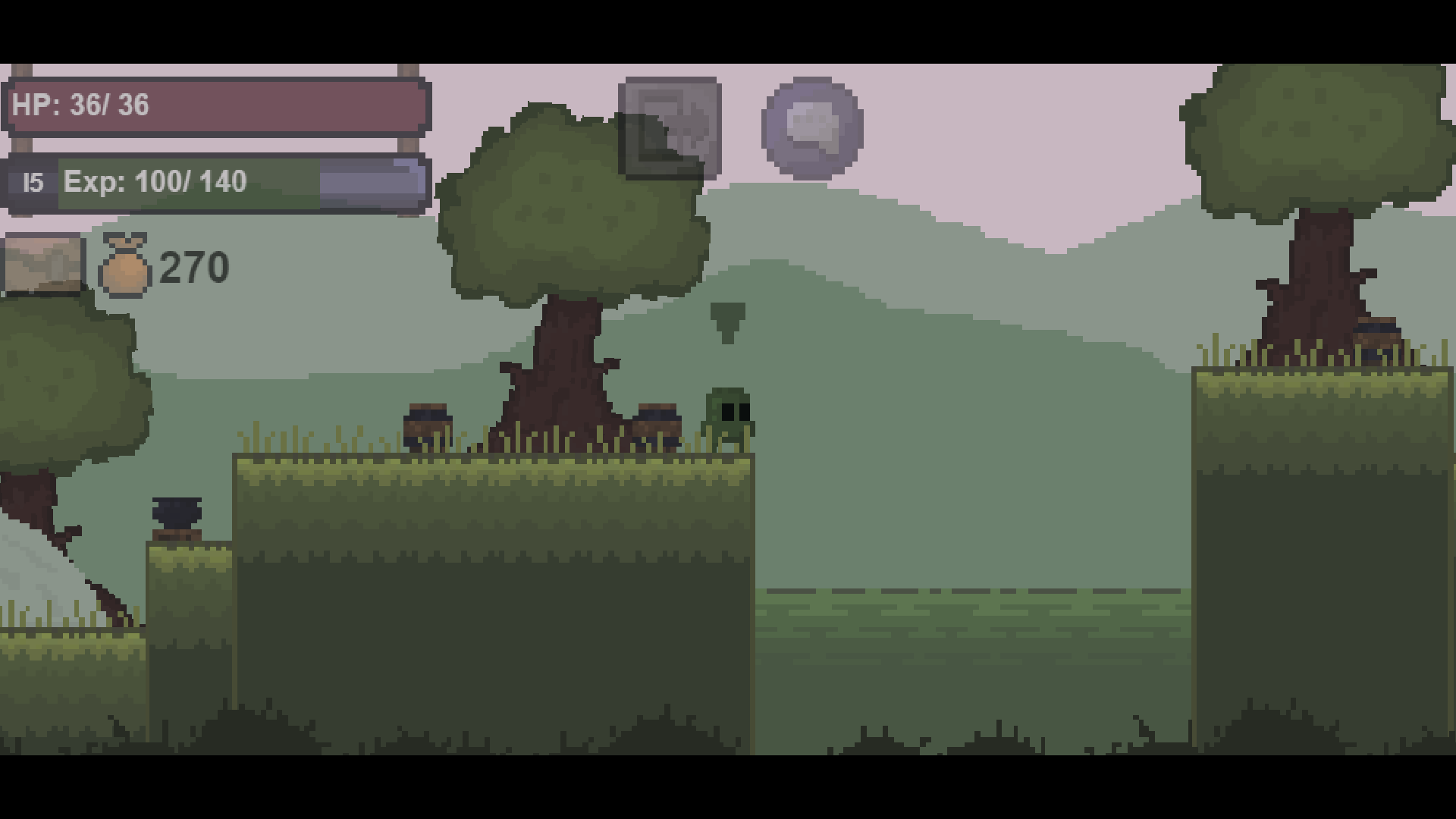Open the exit door icon at top center
The width and height of the screenshot is (1456, 819).
671,127
